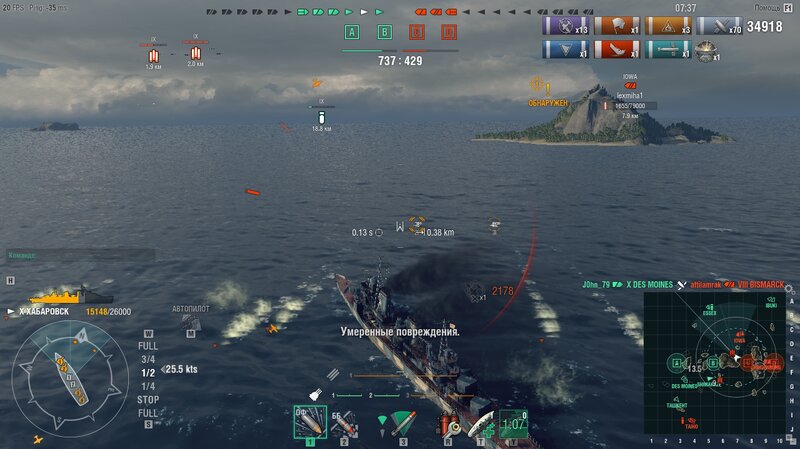Screen dimensions: 800x449
Task: Use the Repair Party heal consumable
Action: (x=481, y=425)
